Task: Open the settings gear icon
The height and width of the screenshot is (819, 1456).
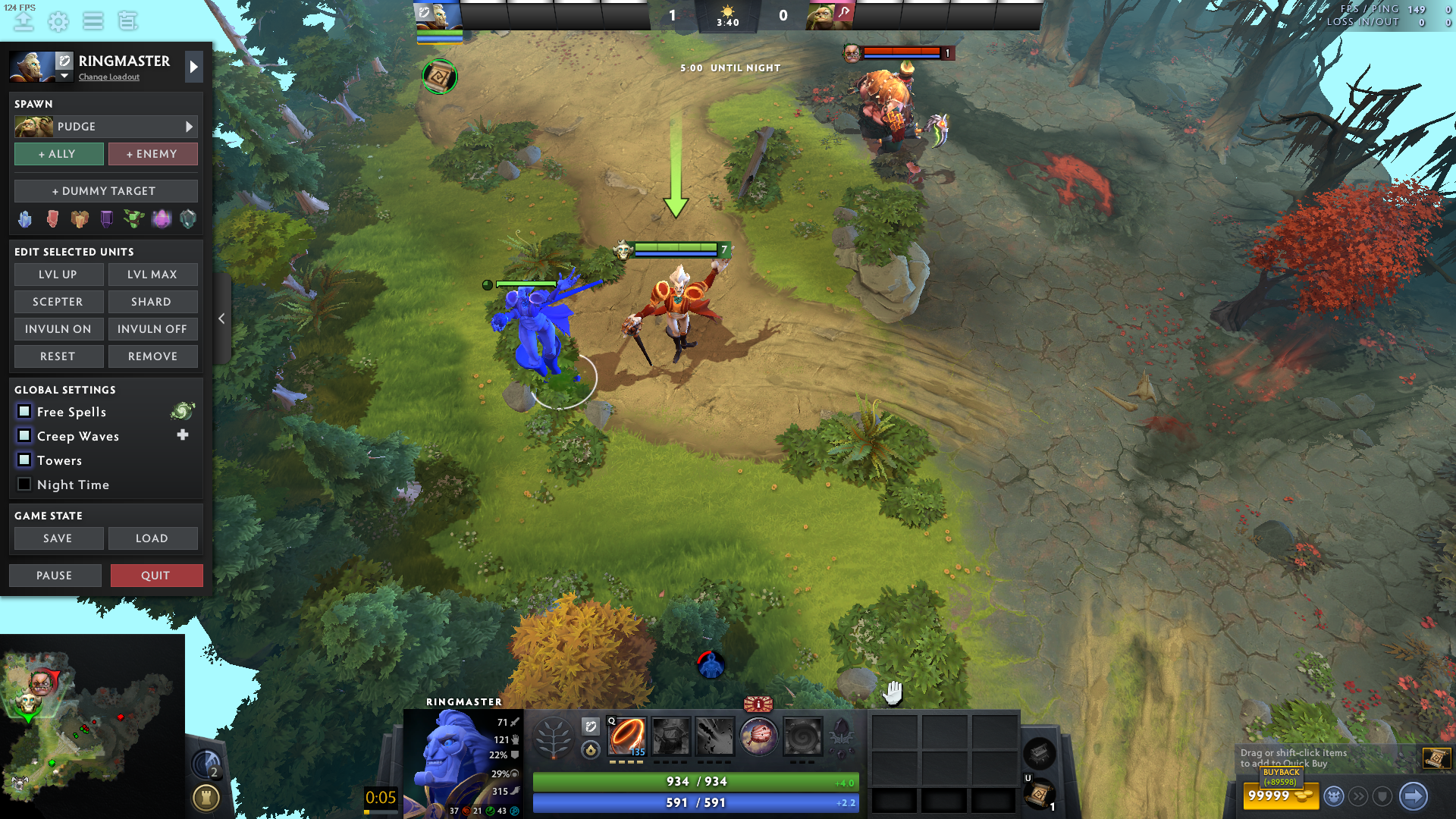Action: (58, 21)
